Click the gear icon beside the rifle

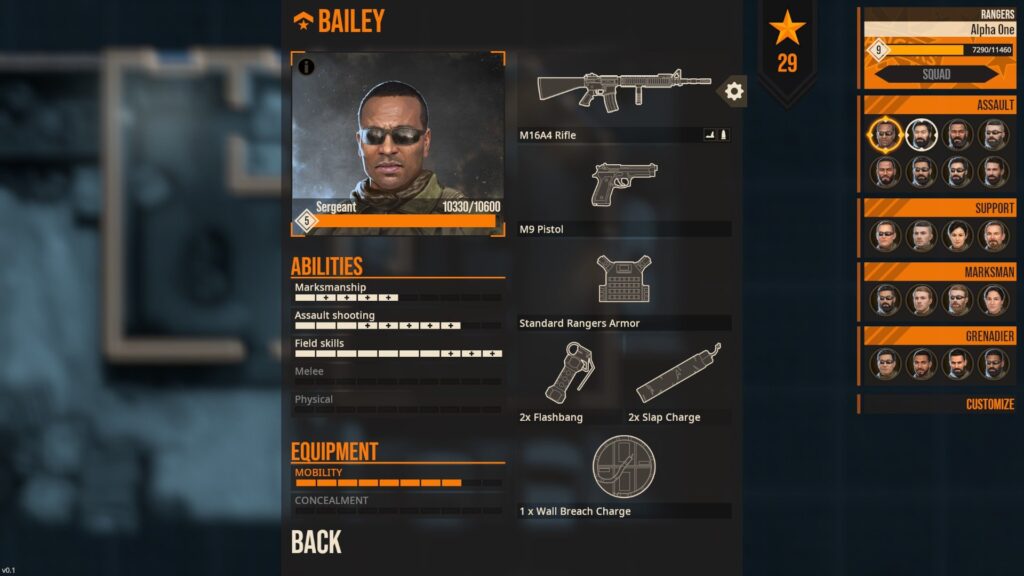[734, 92]
